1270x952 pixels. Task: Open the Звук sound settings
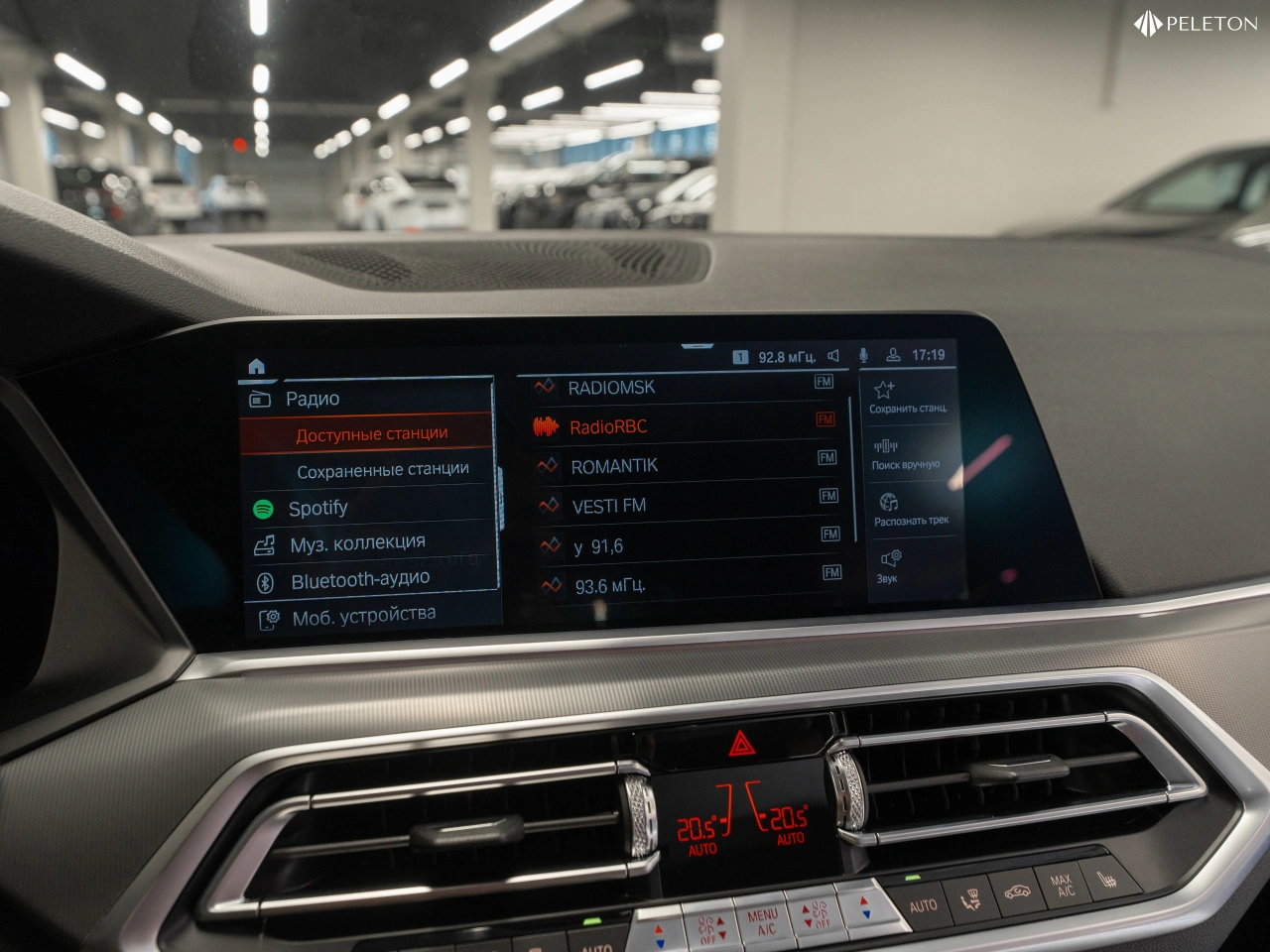888,566
